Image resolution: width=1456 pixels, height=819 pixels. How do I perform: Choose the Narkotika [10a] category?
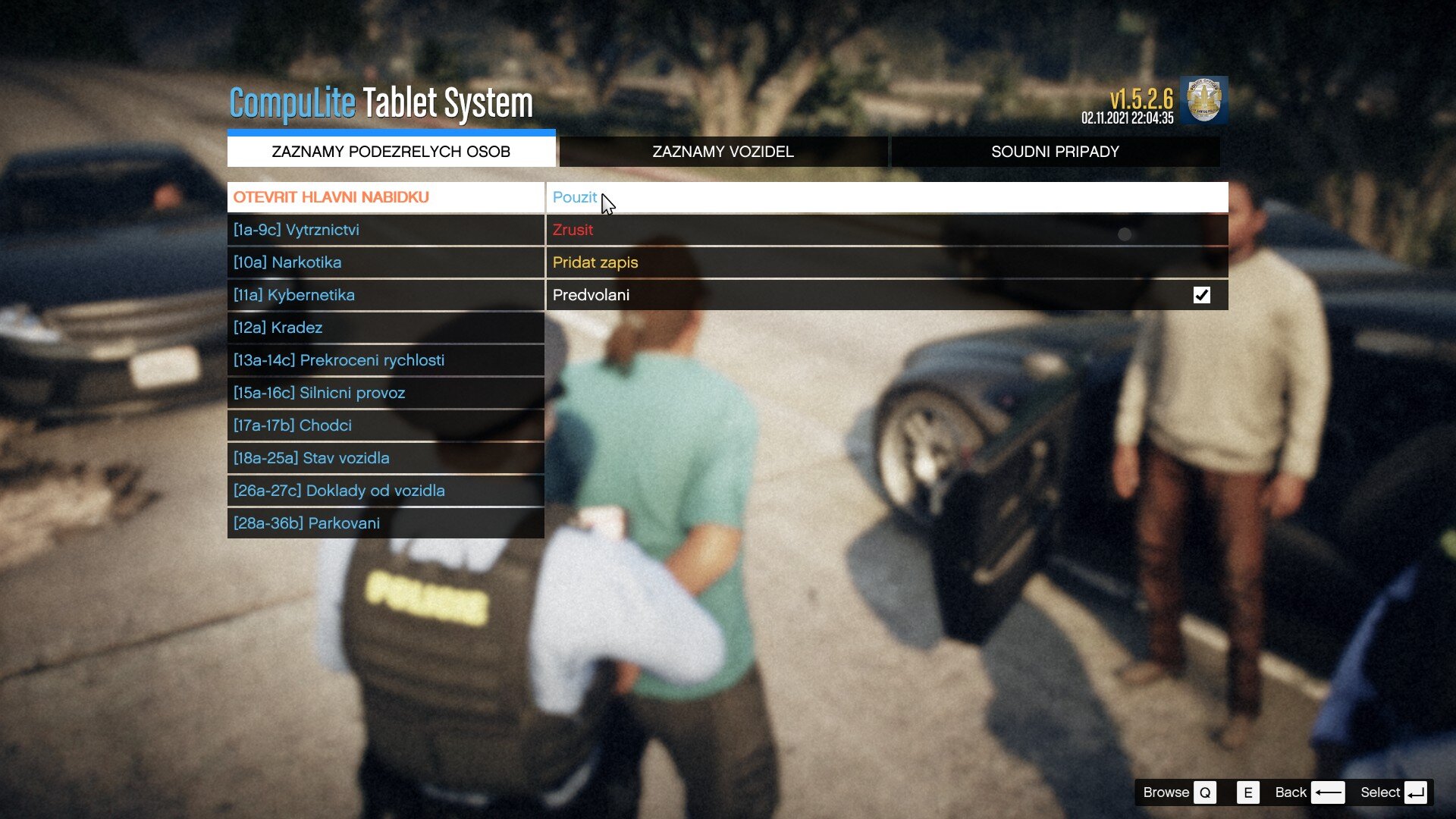pyautogui.click(x=385, y=262)
